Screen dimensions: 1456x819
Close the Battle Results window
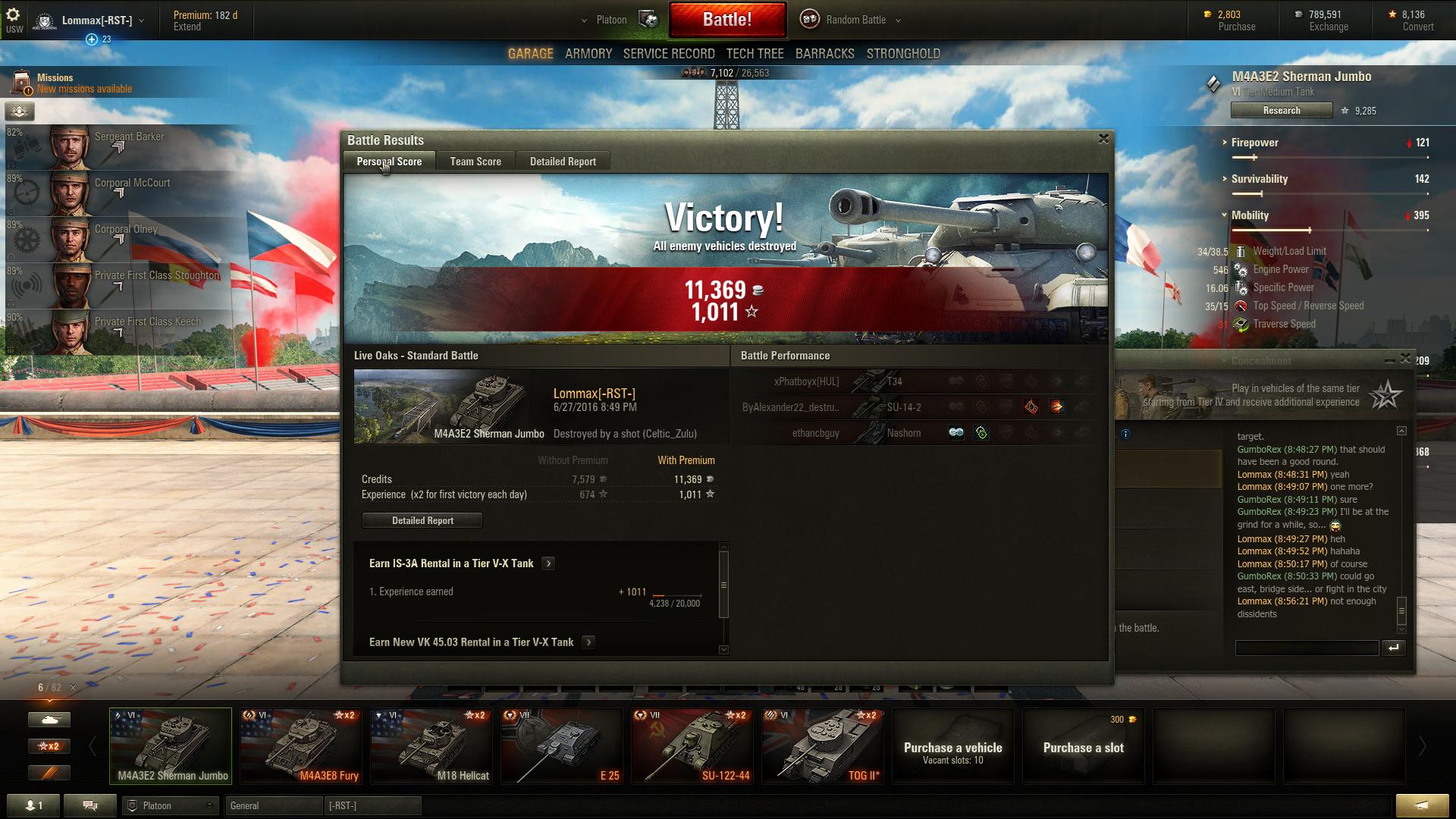coord(1103,139)
